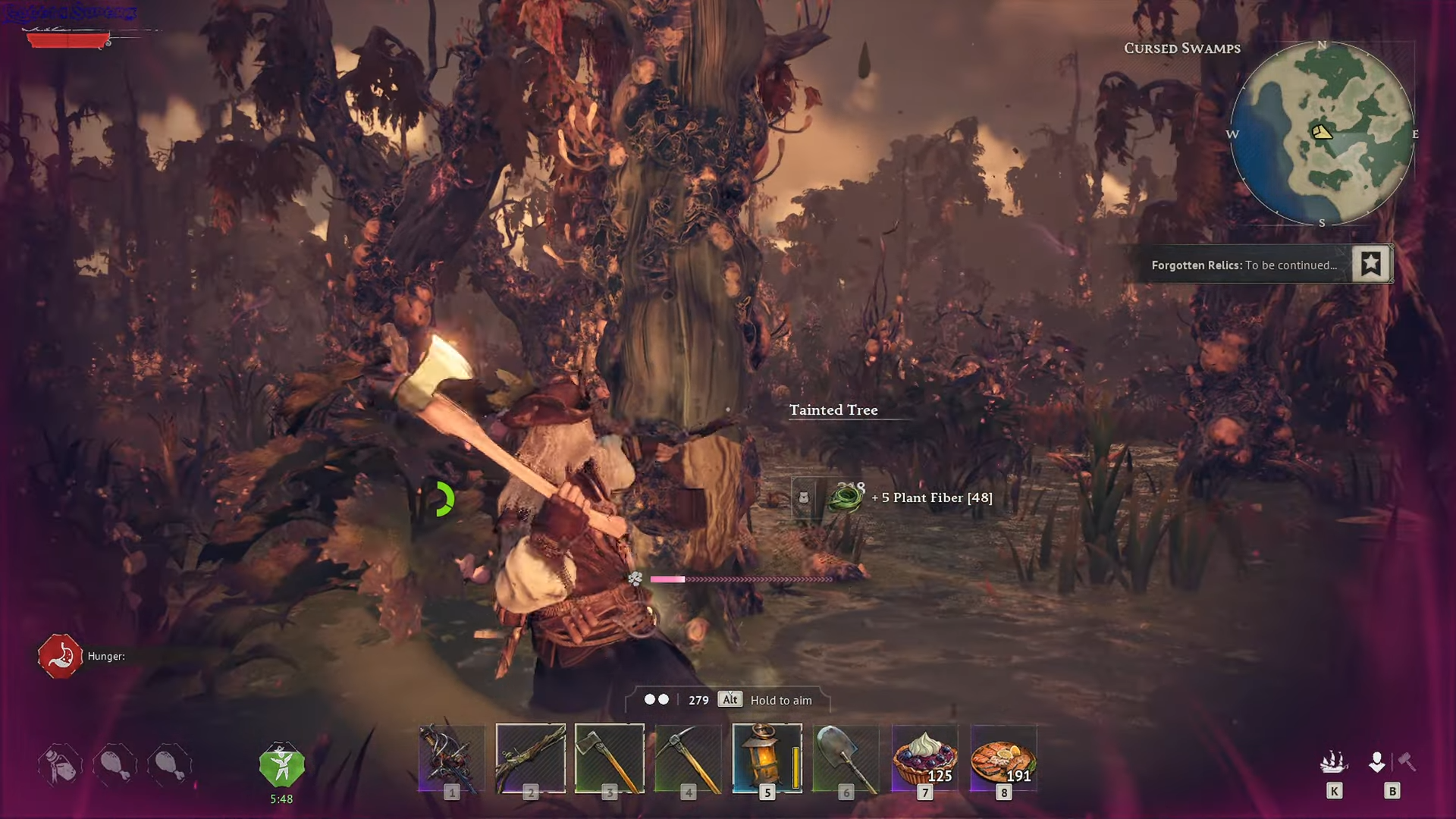
Task: Select the pickaxe hotbar slot
Action: pos(689,758)
